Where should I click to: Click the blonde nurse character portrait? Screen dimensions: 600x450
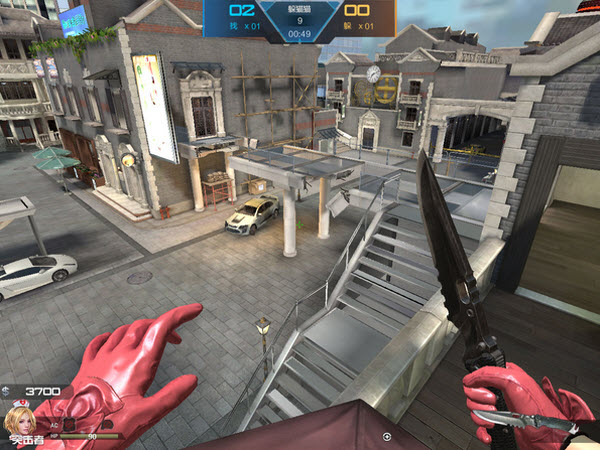click(x=19, y=420)
